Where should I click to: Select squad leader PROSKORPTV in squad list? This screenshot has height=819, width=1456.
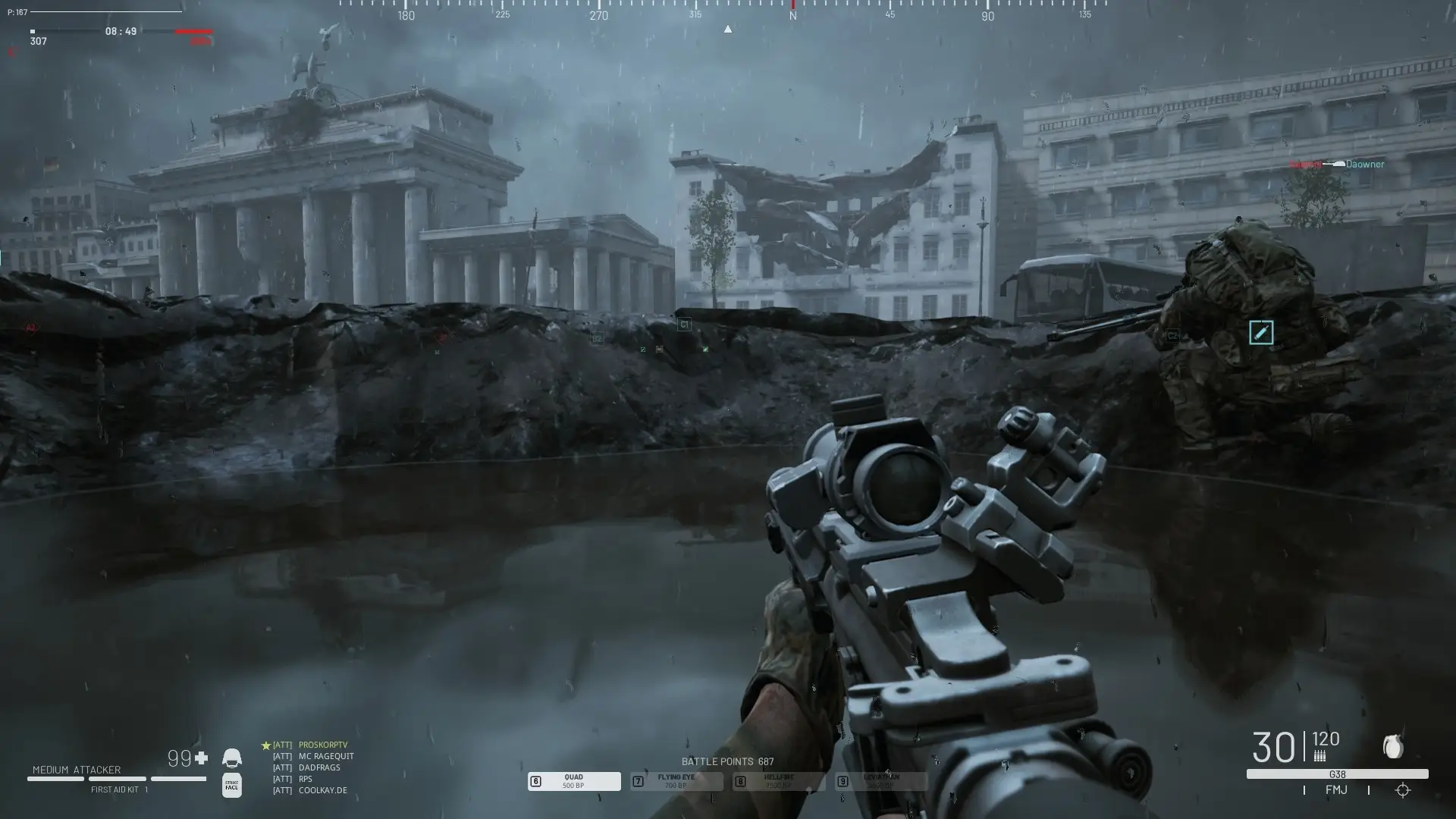click(x=322, y=745)
